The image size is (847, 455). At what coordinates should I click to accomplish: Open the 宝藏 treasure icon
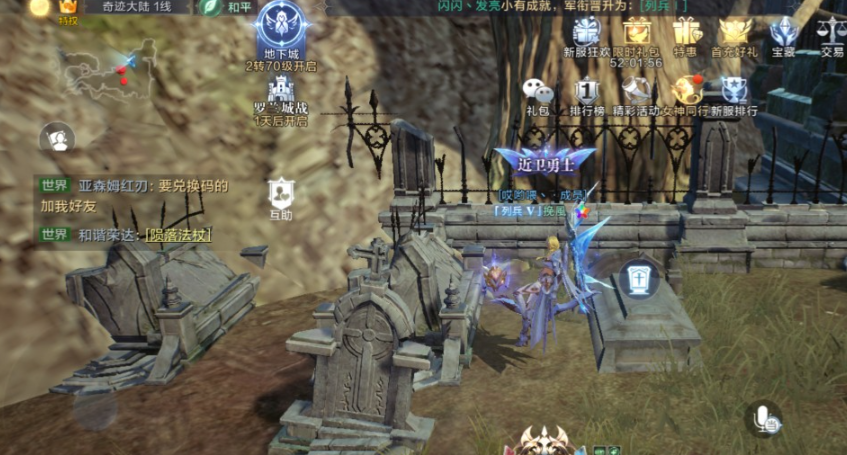784,33
